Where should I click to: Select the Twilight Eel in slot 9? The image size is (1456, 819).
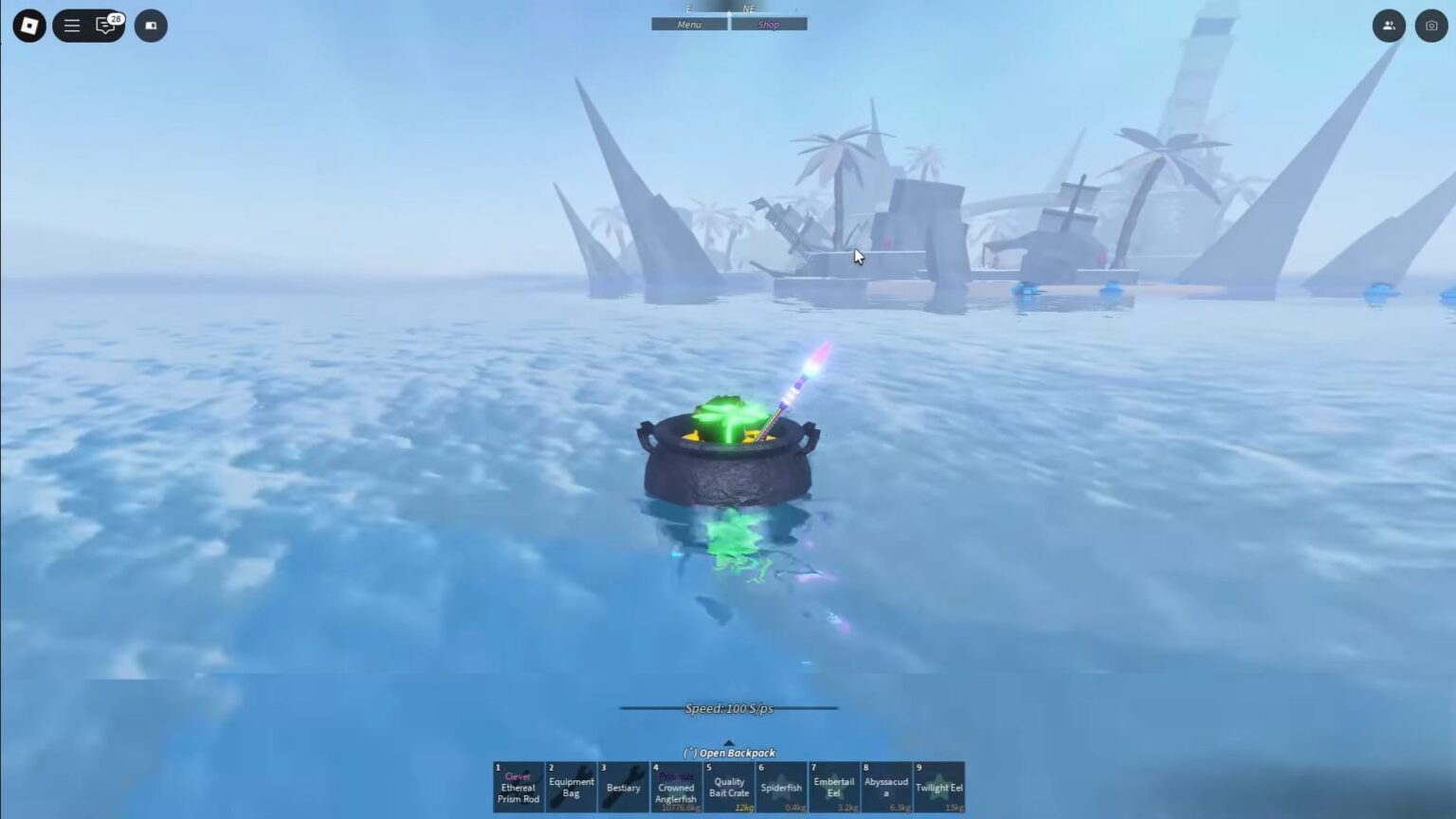point(939,787)
